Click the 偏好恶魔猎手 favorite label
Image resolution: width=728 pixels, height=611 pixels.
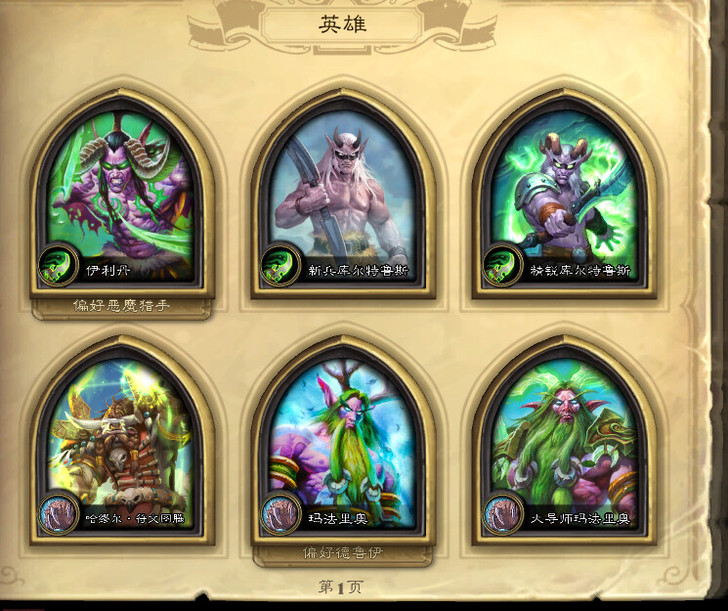click(122, 305)
